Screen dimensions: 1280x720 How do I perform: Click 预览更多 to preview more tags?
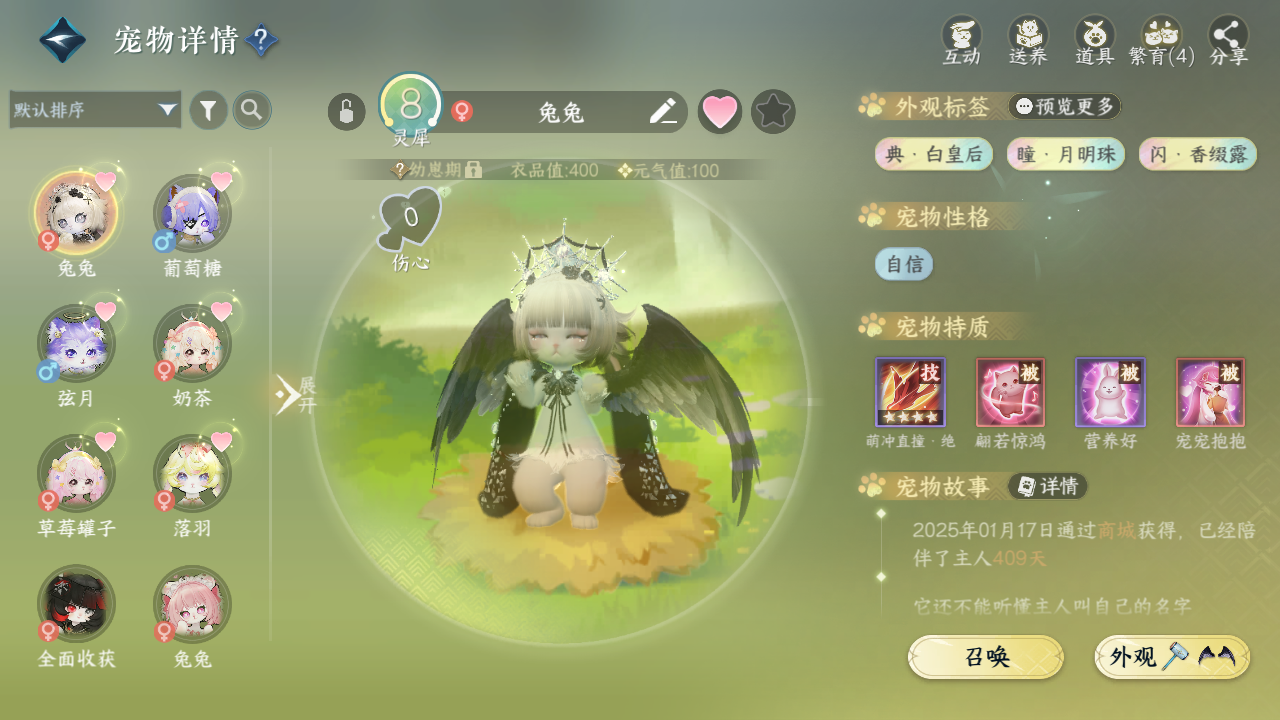point(1065,106)
